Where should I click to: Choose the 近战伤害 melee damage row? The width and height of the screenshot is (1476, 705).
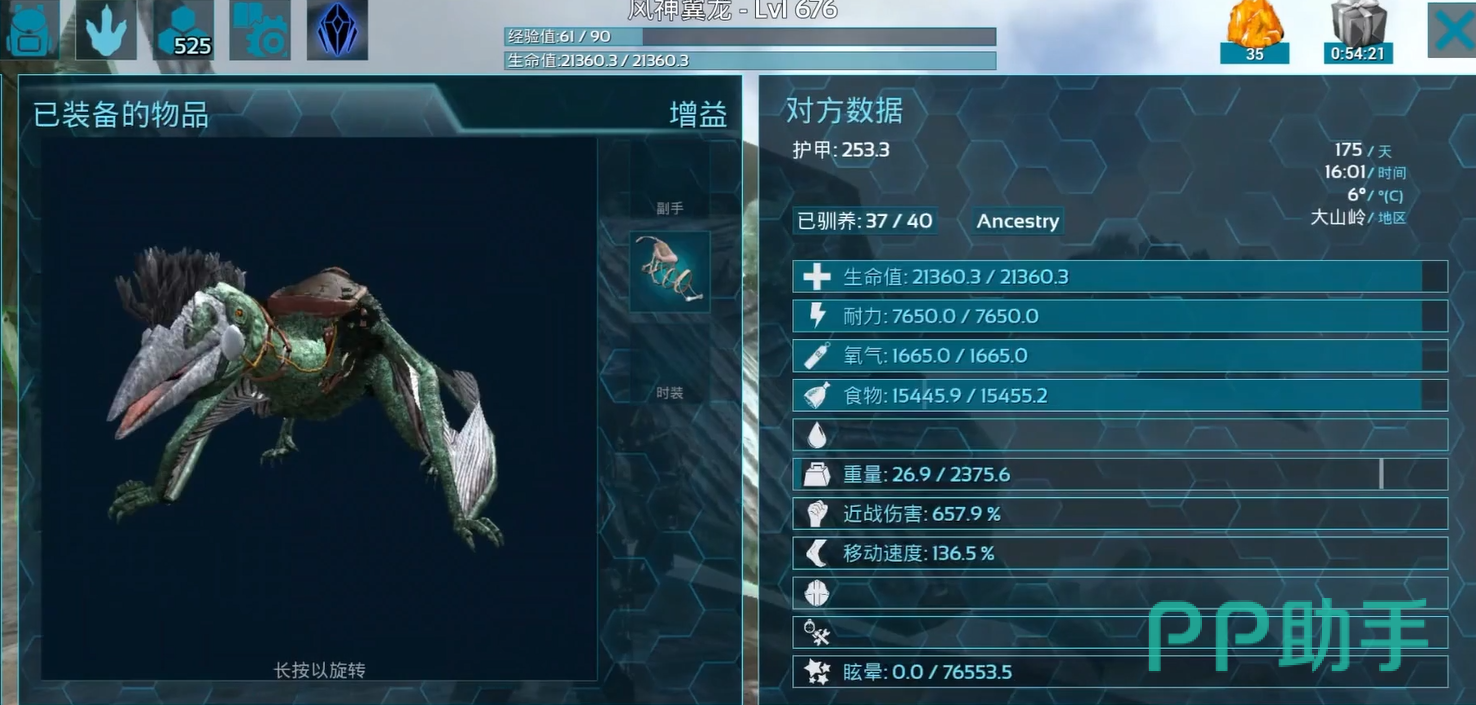click(x=1119, y=514)
